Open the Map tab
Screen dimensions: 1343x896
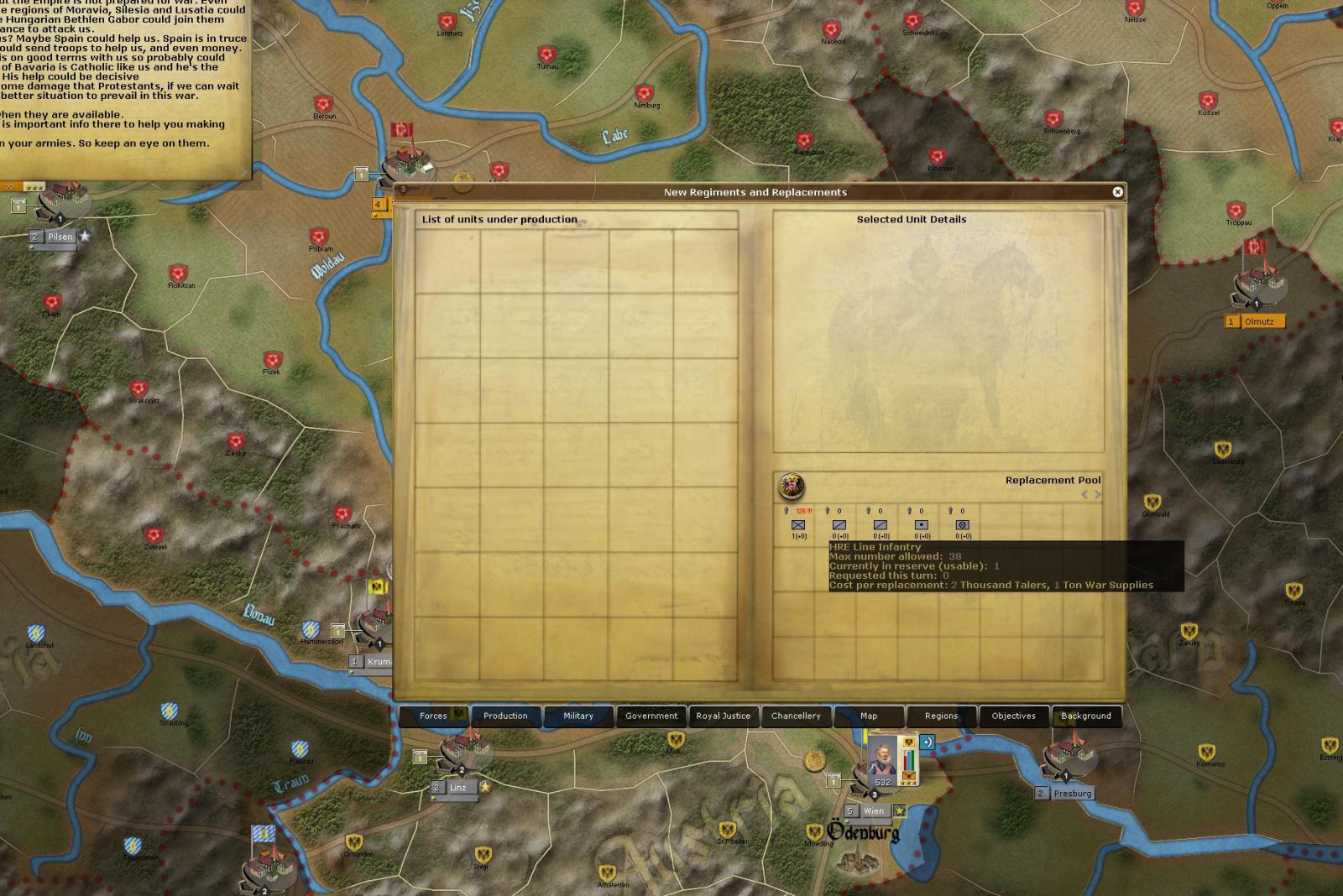pos(869,716)
